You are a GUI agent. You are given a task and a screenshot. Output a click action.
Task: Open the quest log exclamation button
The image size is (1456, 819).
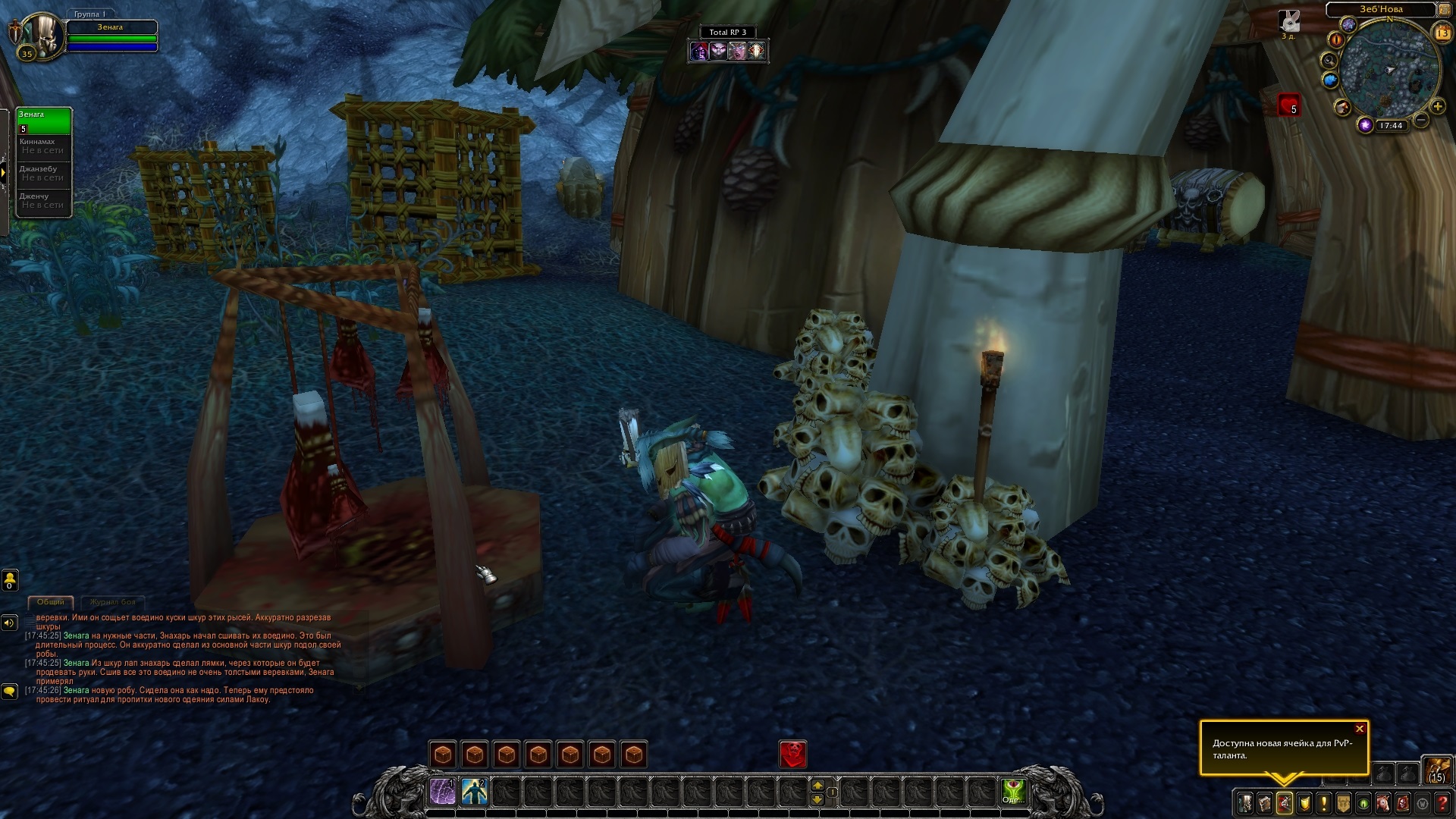tap(1324, 802)
